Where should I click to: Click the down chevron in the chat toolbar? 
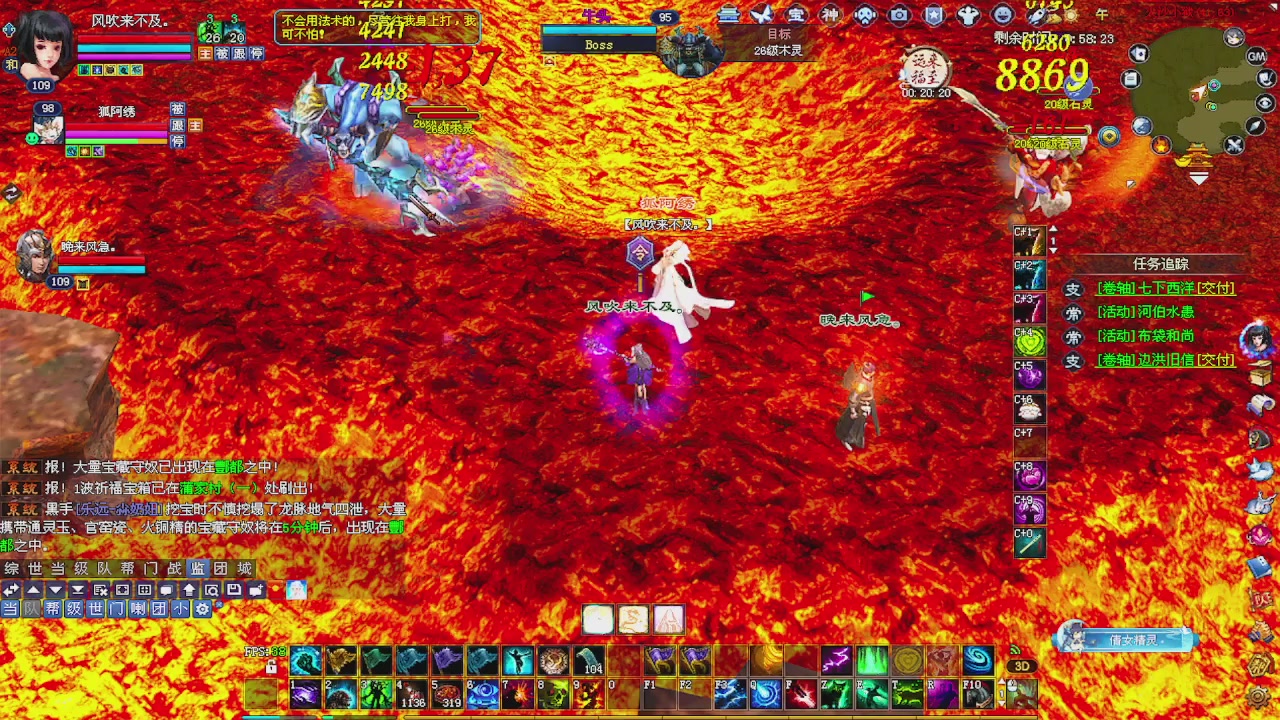pyautogui.click(x=55, y=589)
